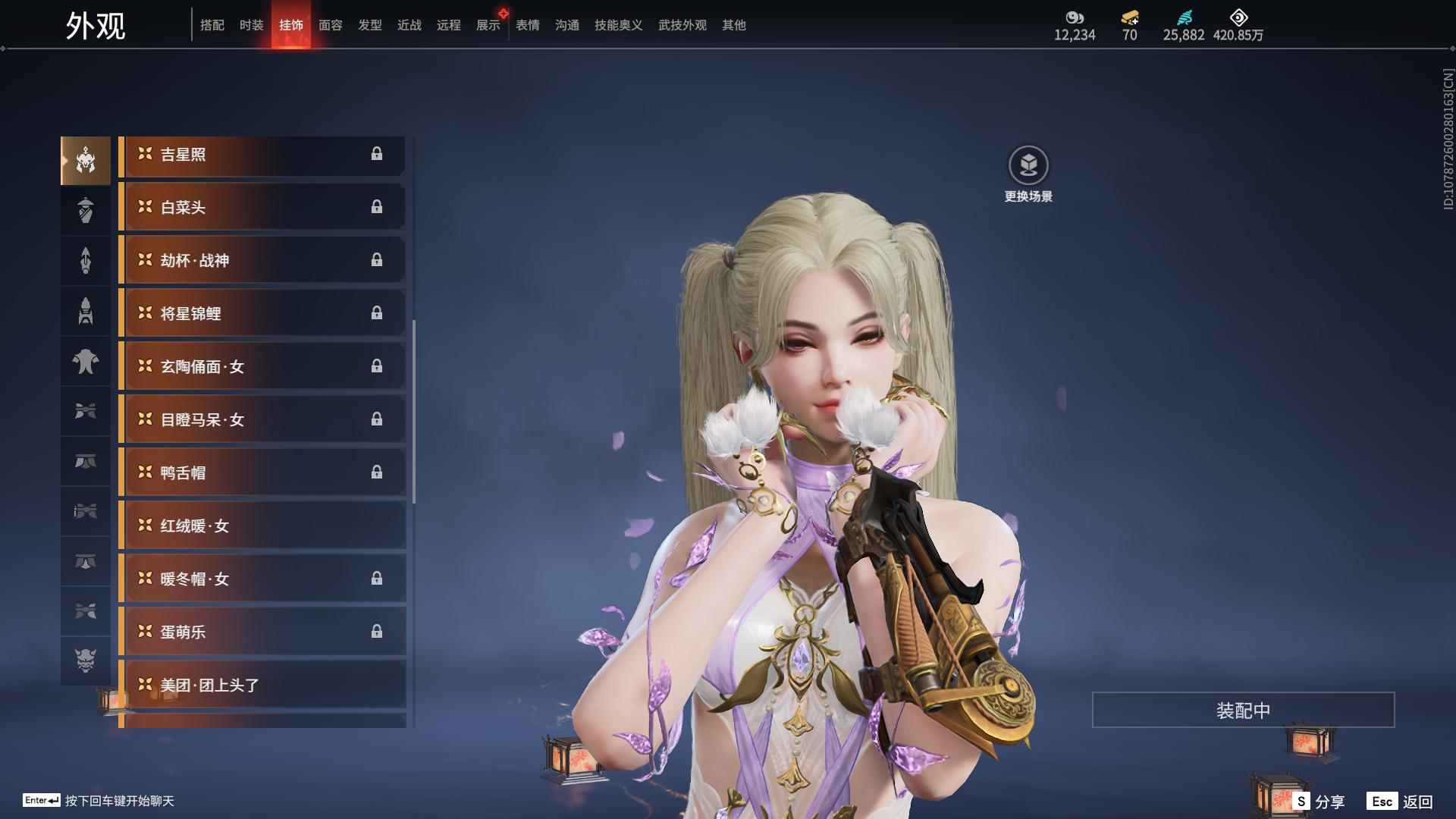The height and width of the screenshot is (819, 1456).
Task: Select the 吉星照 accessory
Action: (262, 155)
